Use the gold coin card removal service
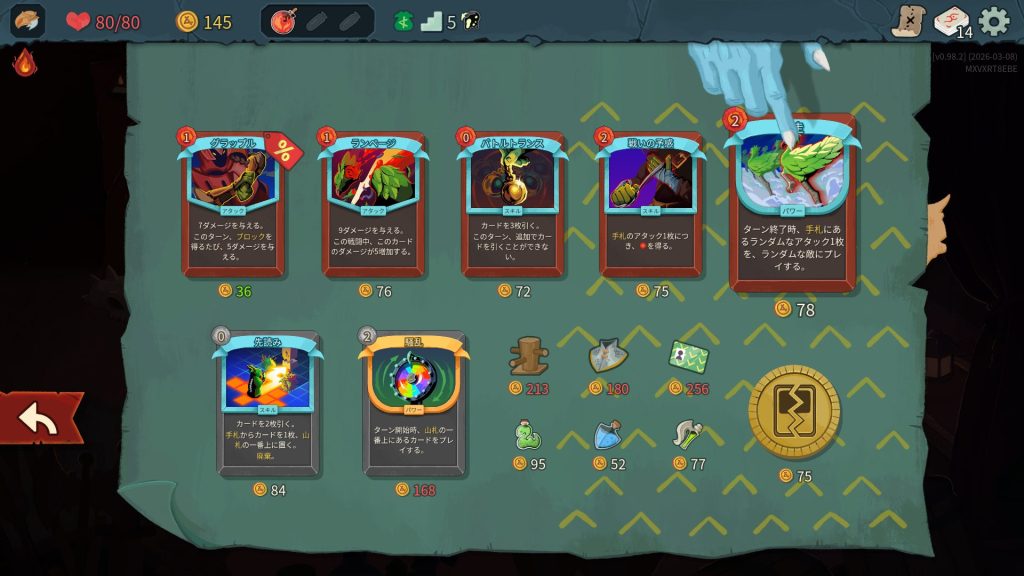 tap(794, 412)
